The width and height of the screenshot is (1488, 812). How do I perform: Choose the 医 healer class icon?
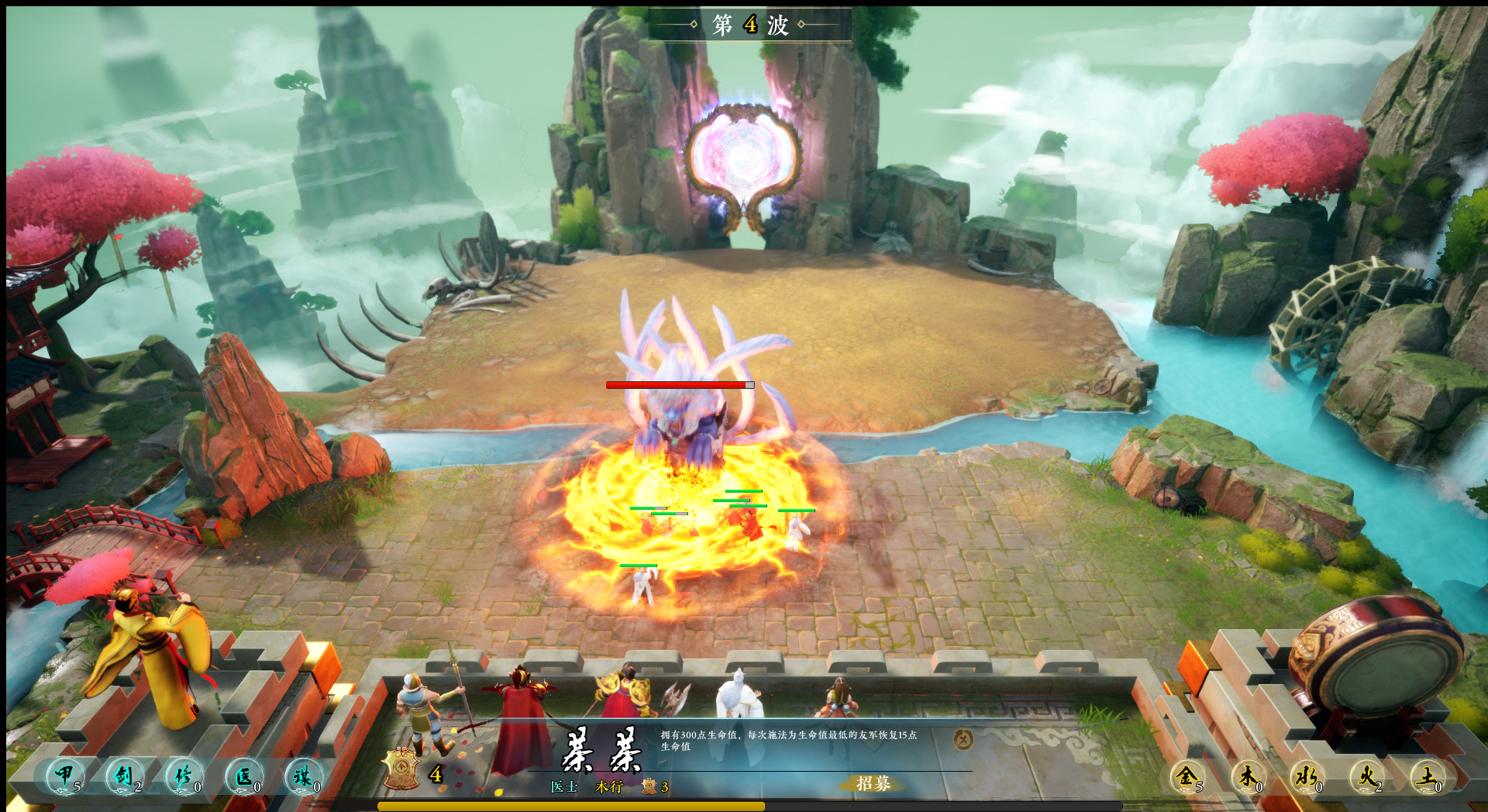(244, 776)
